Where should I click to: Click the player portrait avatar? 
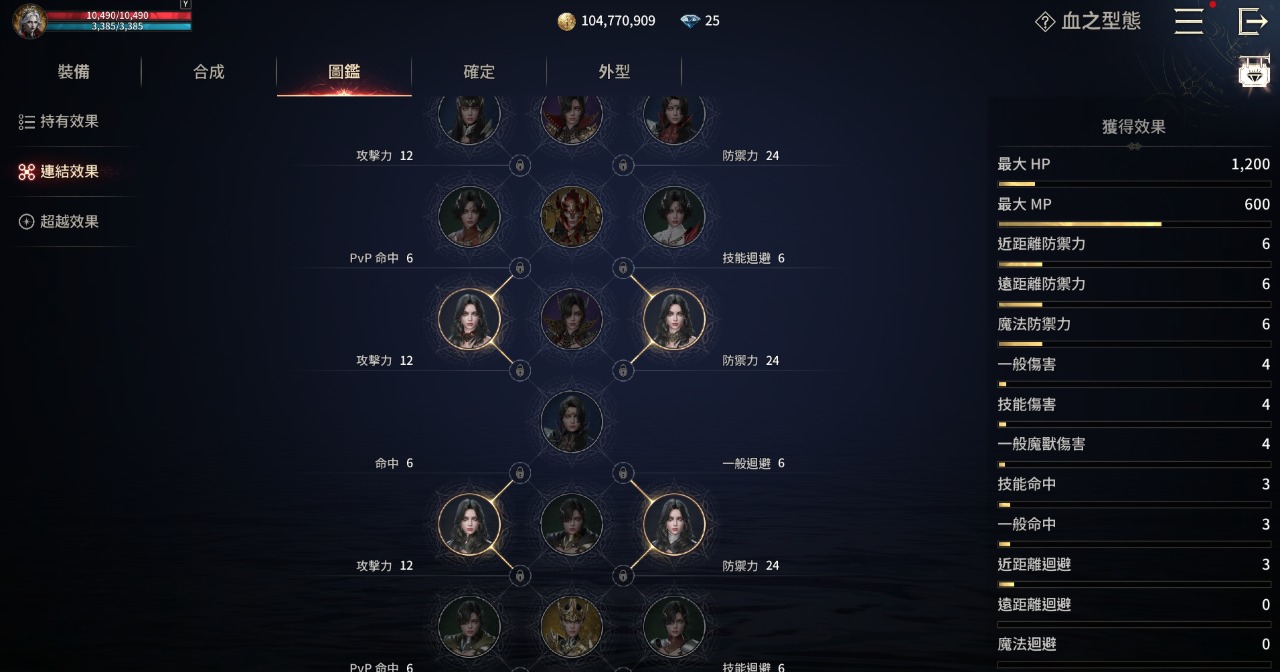(29, 21)
